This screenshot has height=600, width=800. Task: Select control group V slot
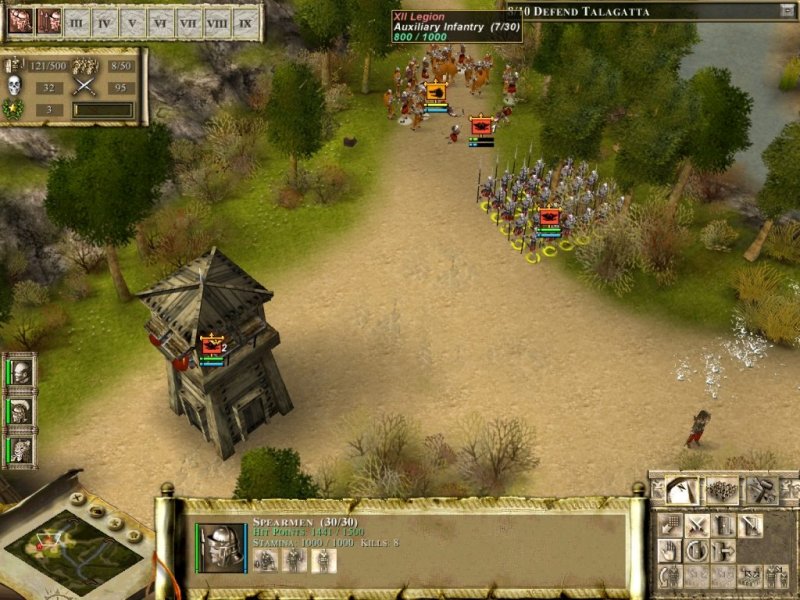pyautogui.click(x=133, y=21)
